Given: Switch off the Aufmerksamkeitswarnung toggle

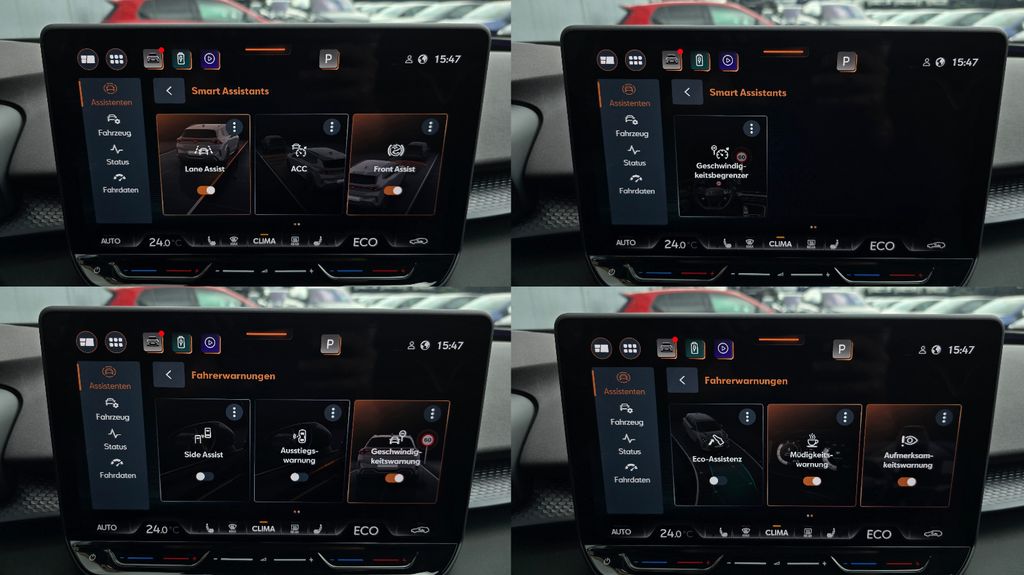Looking at the screenshot, I should pos(907,481).
